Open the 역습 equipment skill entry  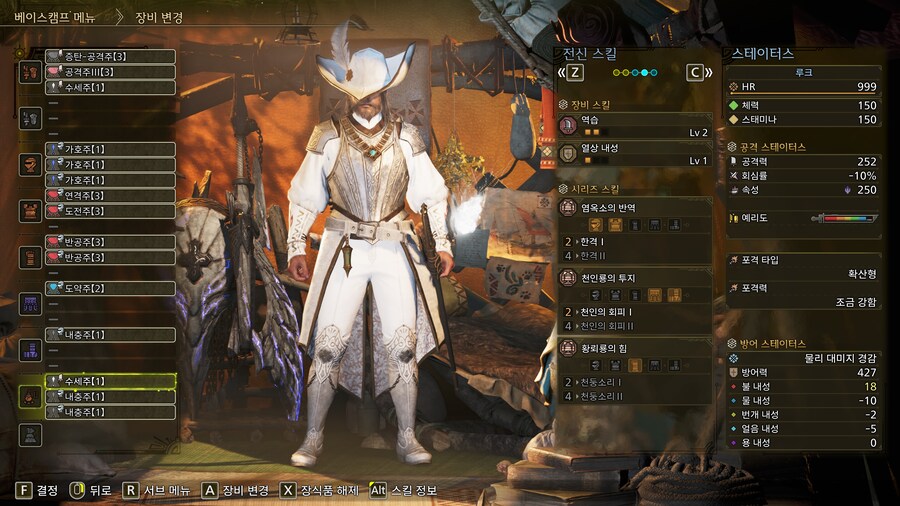tap(635, 125)
